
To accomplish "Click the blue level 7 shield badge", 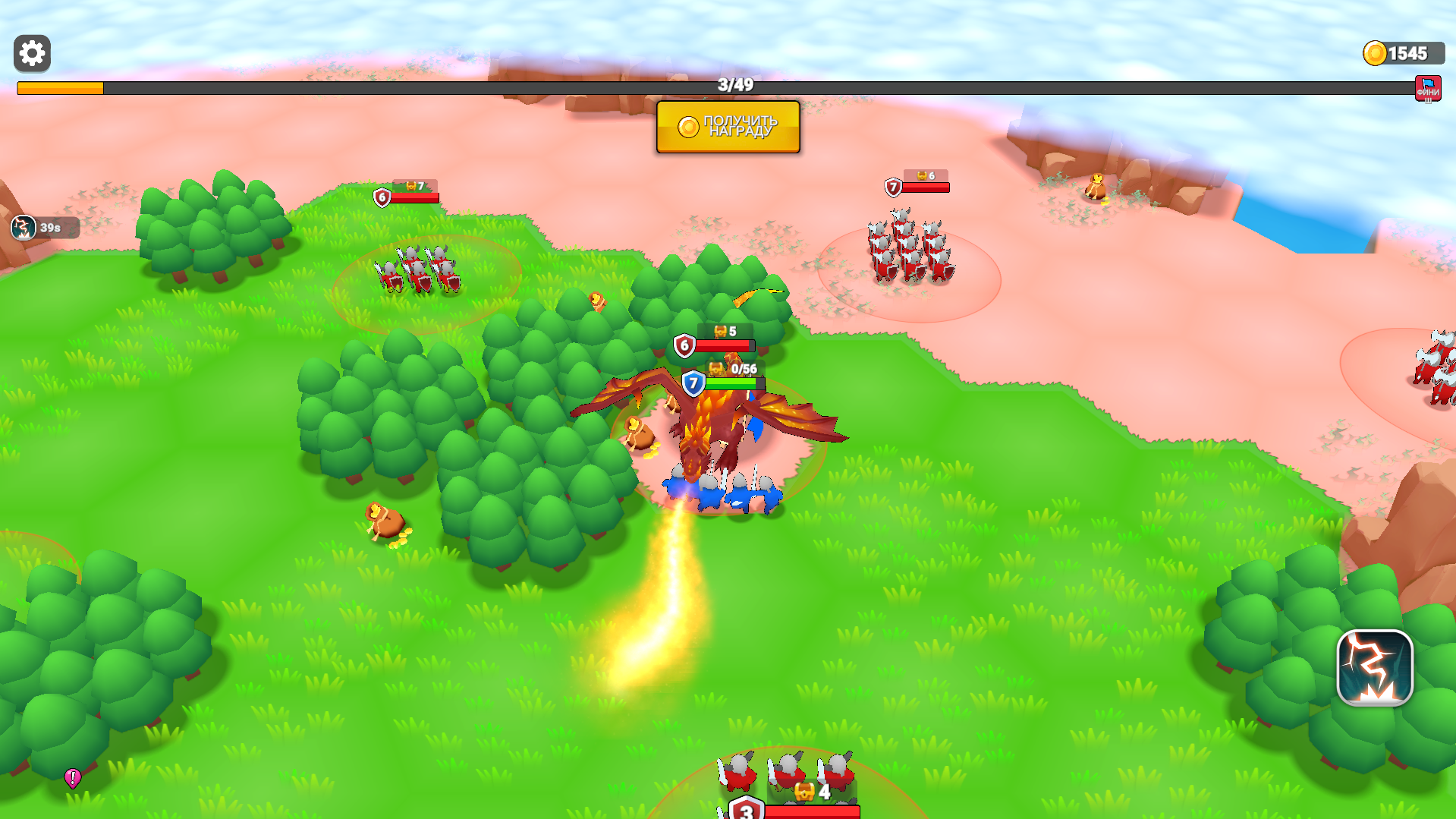I will click(693, 383).
